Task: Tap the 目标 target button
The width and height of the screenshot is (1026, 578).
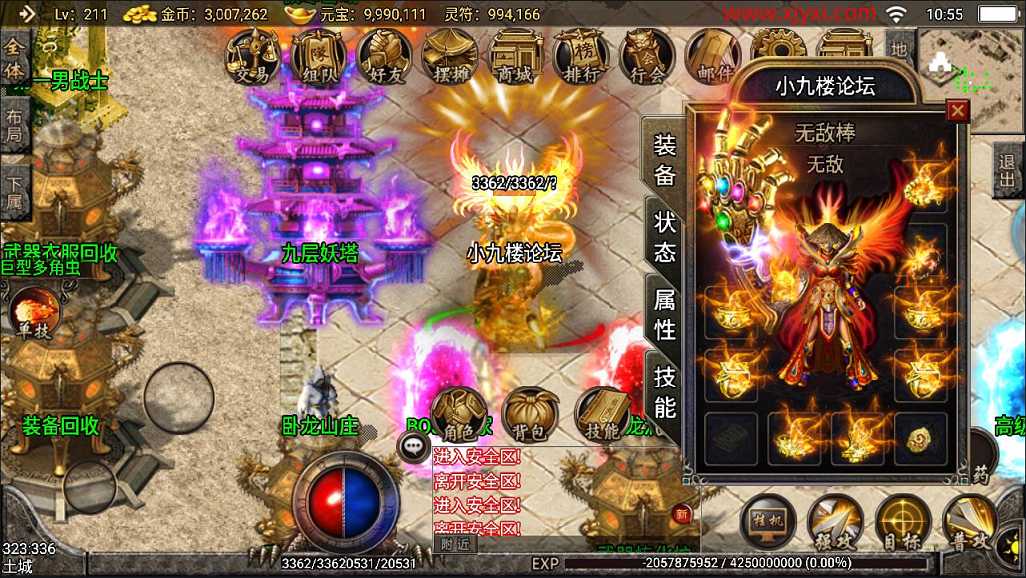Action: (903, 522)
